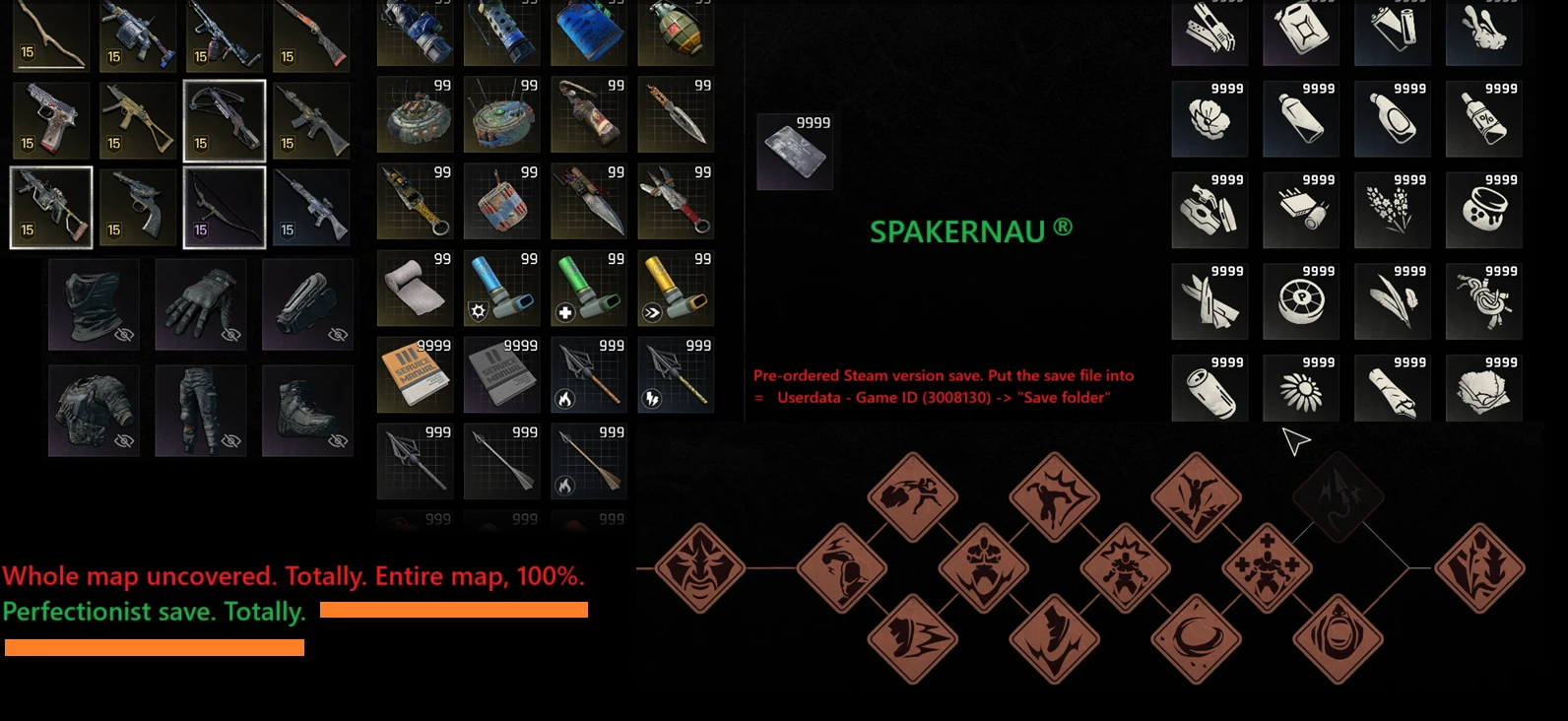Select the orange service manual item
The height and width of the screenshot is (721, 1568).
click(415, 375)
